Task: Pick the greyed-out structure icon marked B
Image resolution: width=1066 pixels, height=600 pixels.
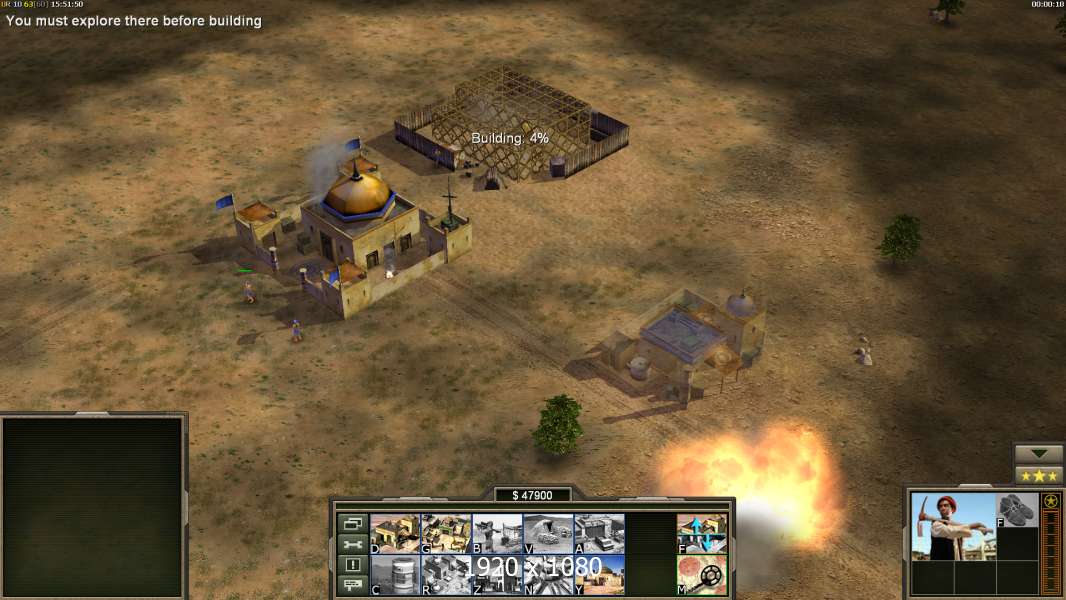Action: 497,533
